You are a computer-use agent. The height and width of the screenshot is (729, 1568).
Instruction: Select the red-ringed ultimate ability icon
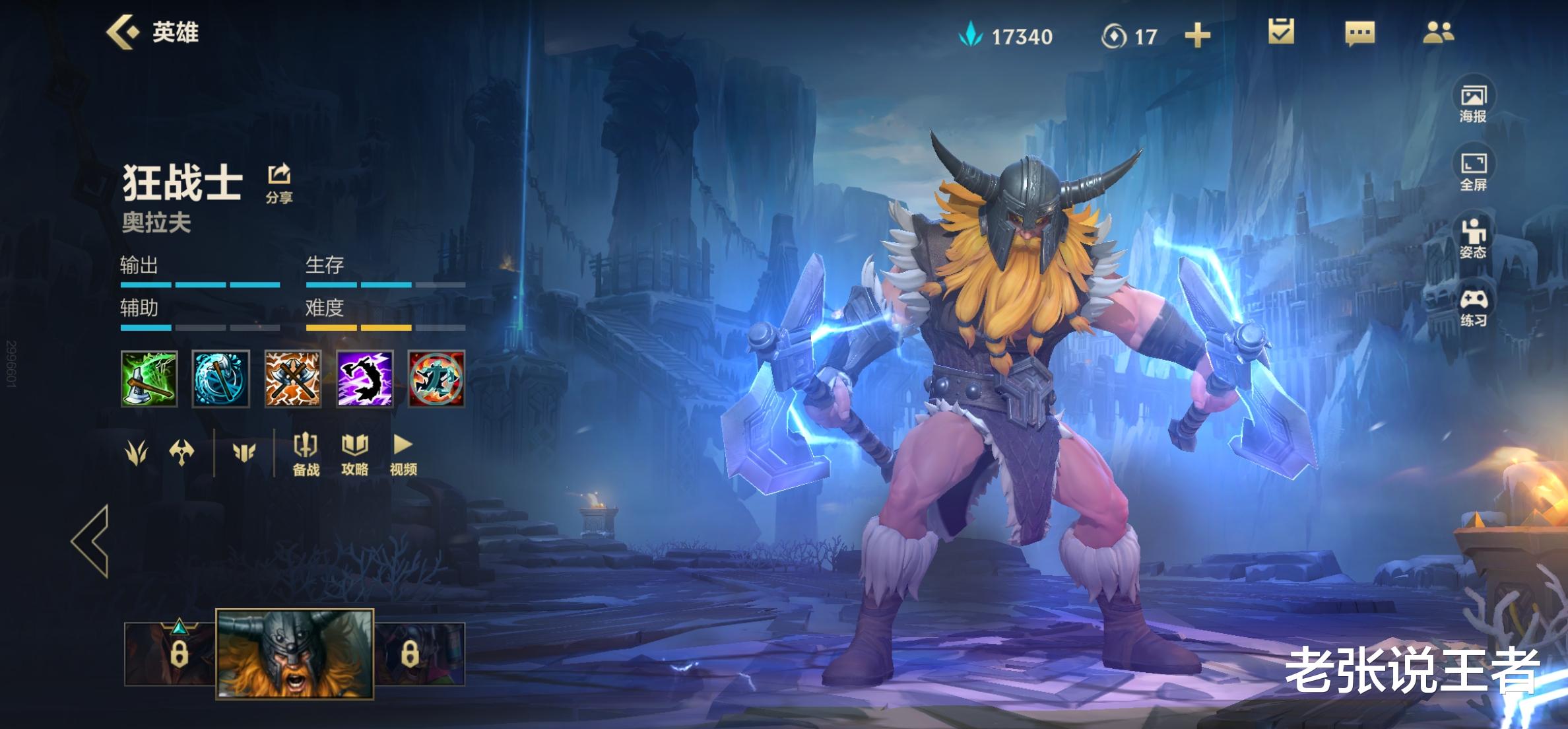click(x=436, y=378)
